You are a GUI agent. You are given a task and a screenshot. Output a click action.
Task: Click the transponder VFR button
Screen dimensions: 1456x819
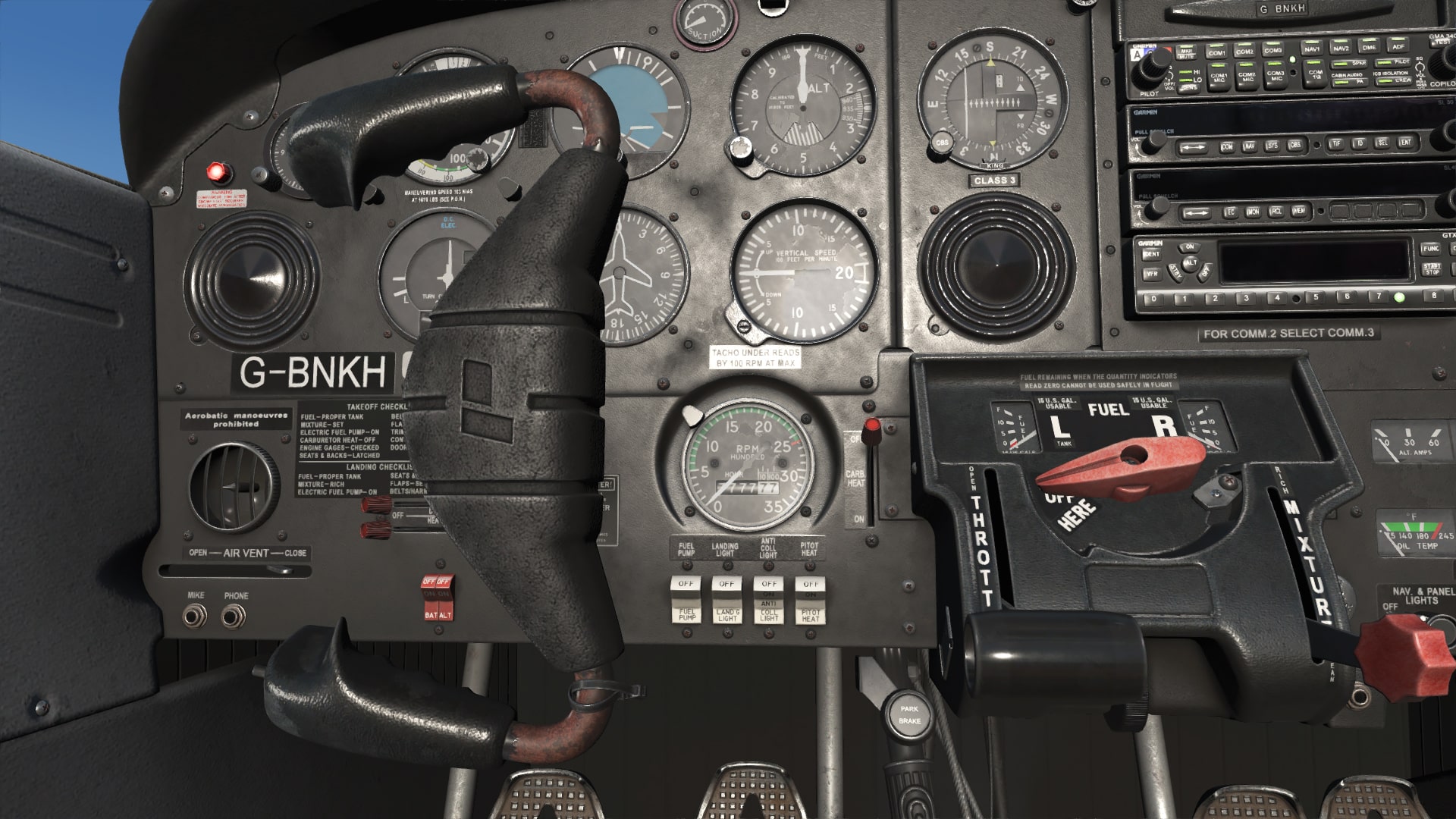1151,275
